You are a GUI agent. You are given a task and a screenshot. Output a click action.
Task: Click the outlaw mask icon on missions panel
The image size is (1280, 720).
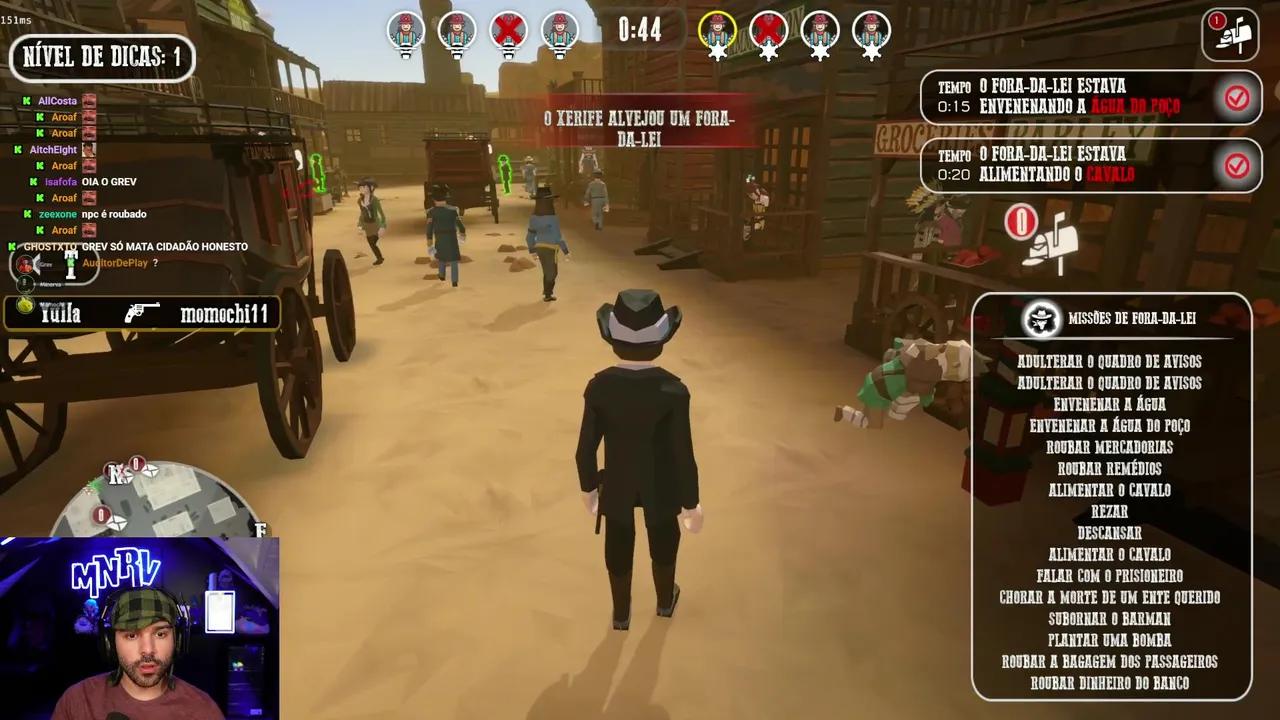click(x=1042, y=319)
